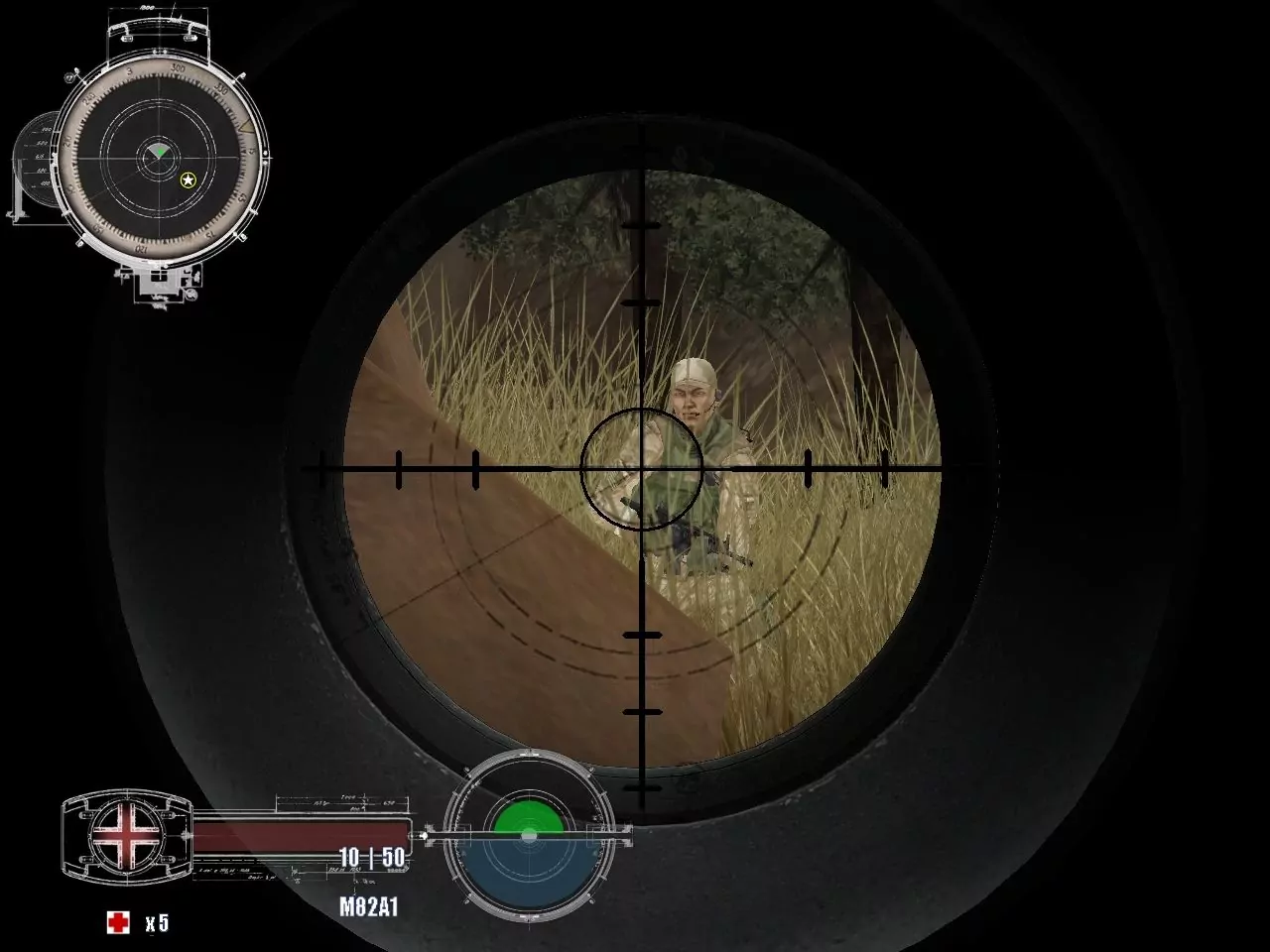Click the yellow triangle marker on compass rim
The width and height of the screenshot is (1270, 952).
pyautogui.click(x=246, y=126)
